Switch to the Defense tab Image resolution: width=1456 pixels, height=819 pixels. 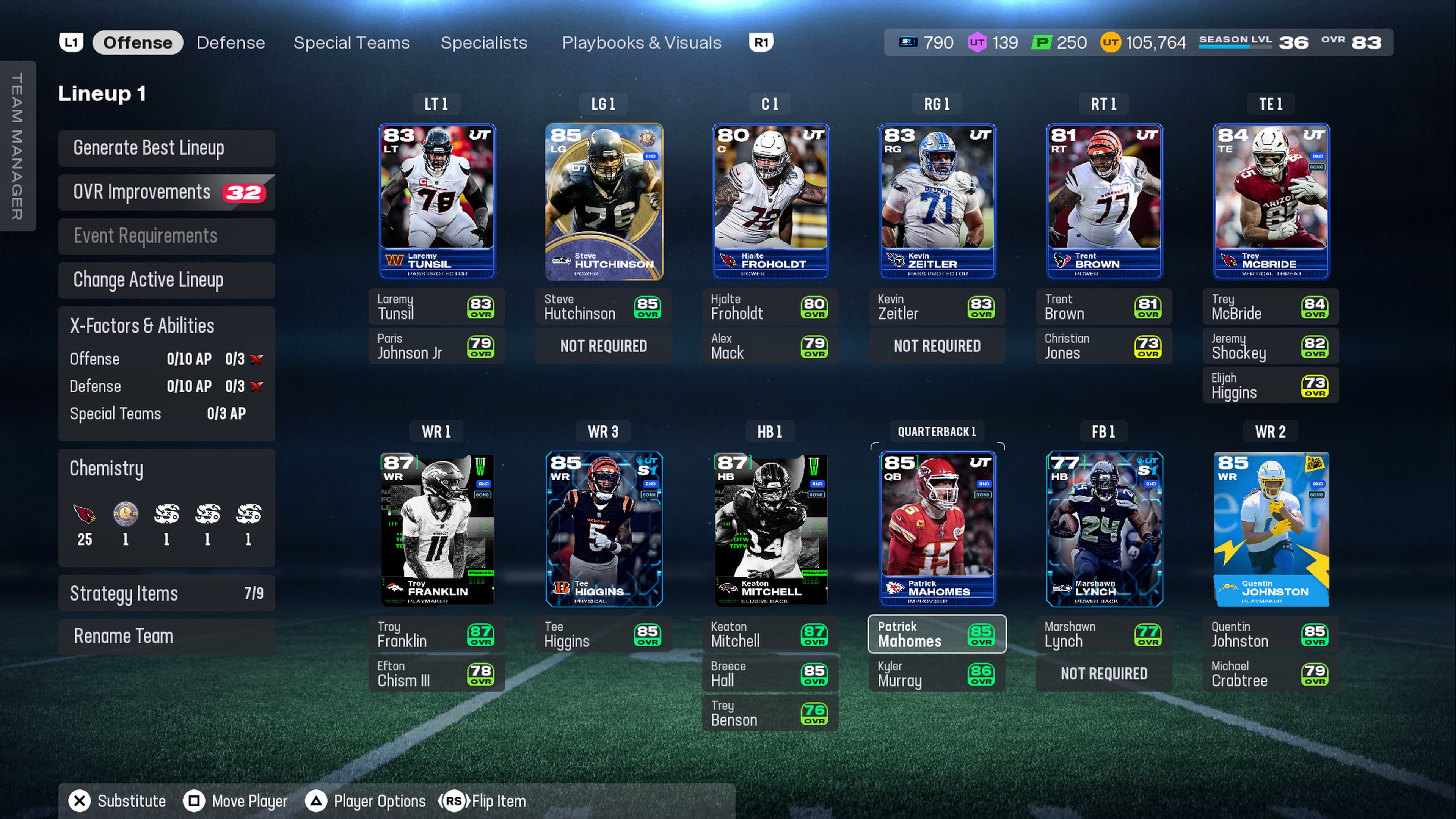[231, 42]
